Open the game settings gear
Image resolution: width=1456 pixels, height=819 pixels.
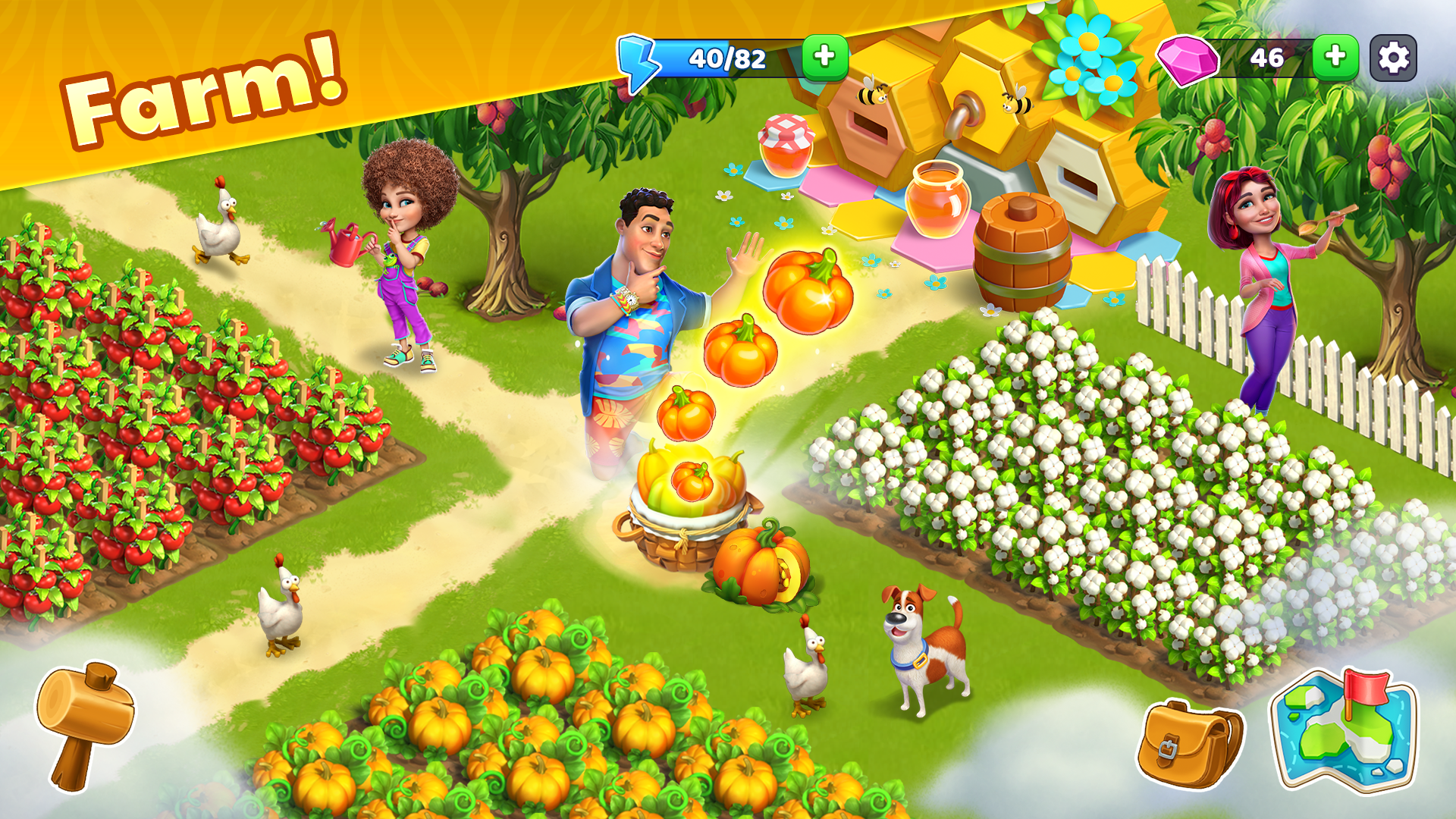pyautogui.click(x=1392, y=57)
